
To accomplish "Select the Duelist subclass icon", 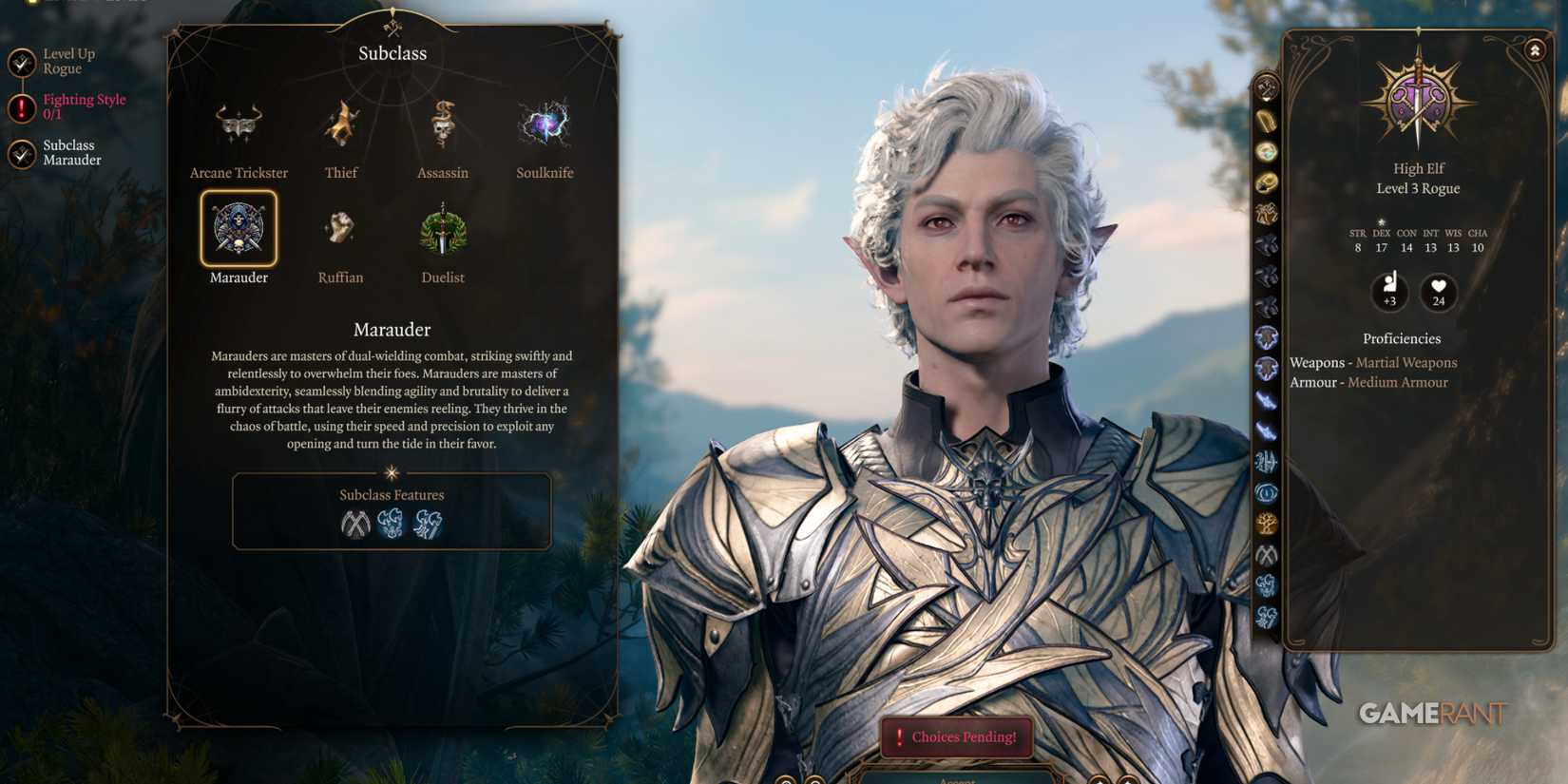I will point(441,228).
